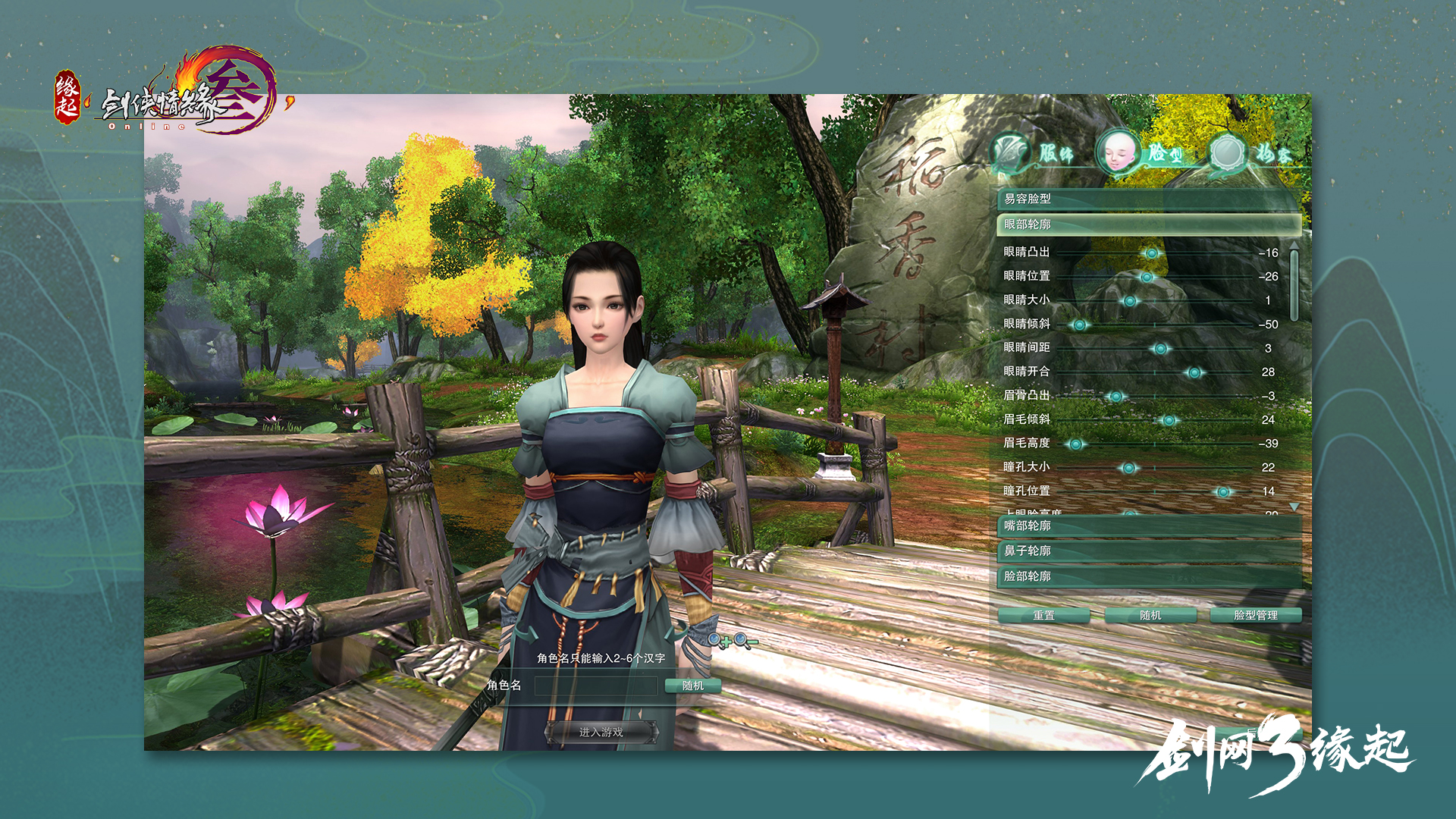Screen dimensions: 1456x819
Task: Open 脸型管理 face preset management
Action: click(x=1256, y=615)
